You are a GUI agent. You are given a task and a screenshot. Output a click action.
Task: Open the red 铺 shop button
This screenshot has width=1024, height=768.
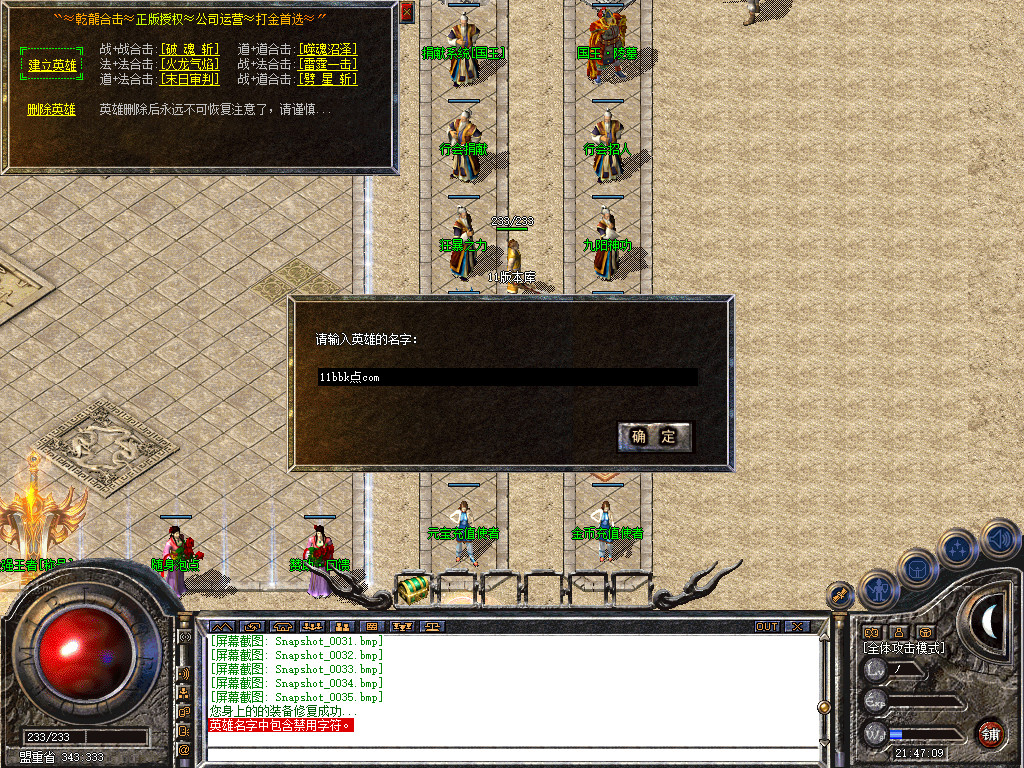(x=990, y=733)
